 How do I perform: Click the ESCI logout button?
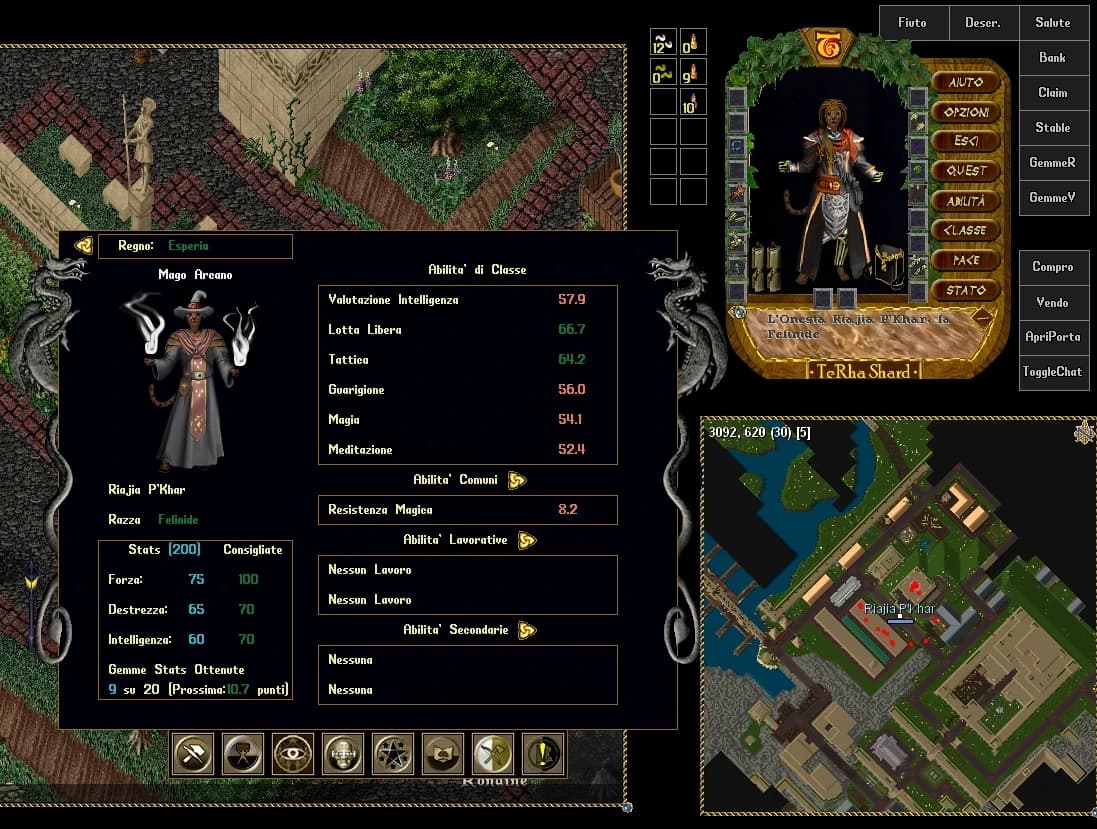pos(966,141)
